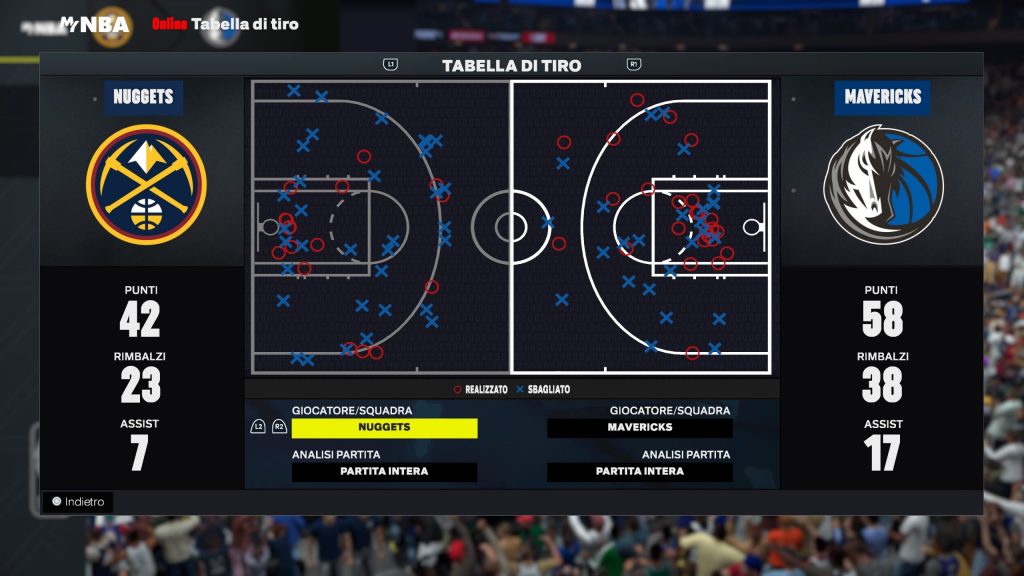Go back with the Indietro button
This screenshot has width=1024, height=576.
78,502
